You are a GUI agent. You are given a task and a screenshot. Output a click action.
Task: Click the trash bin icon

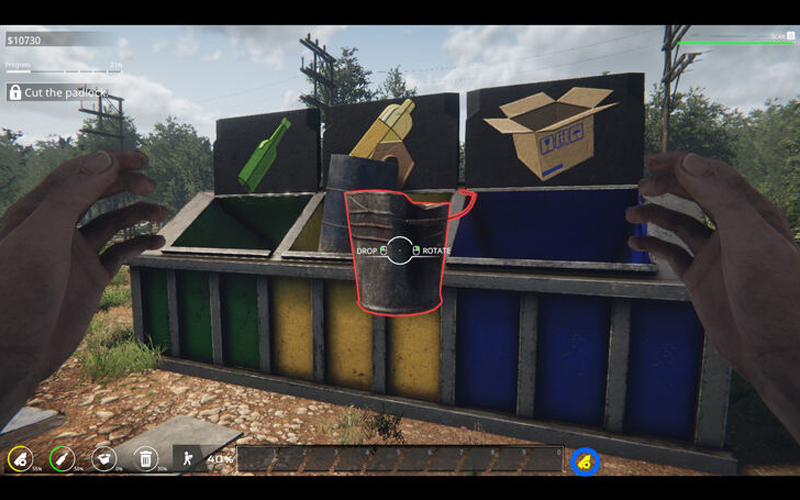tap(146, 459)
